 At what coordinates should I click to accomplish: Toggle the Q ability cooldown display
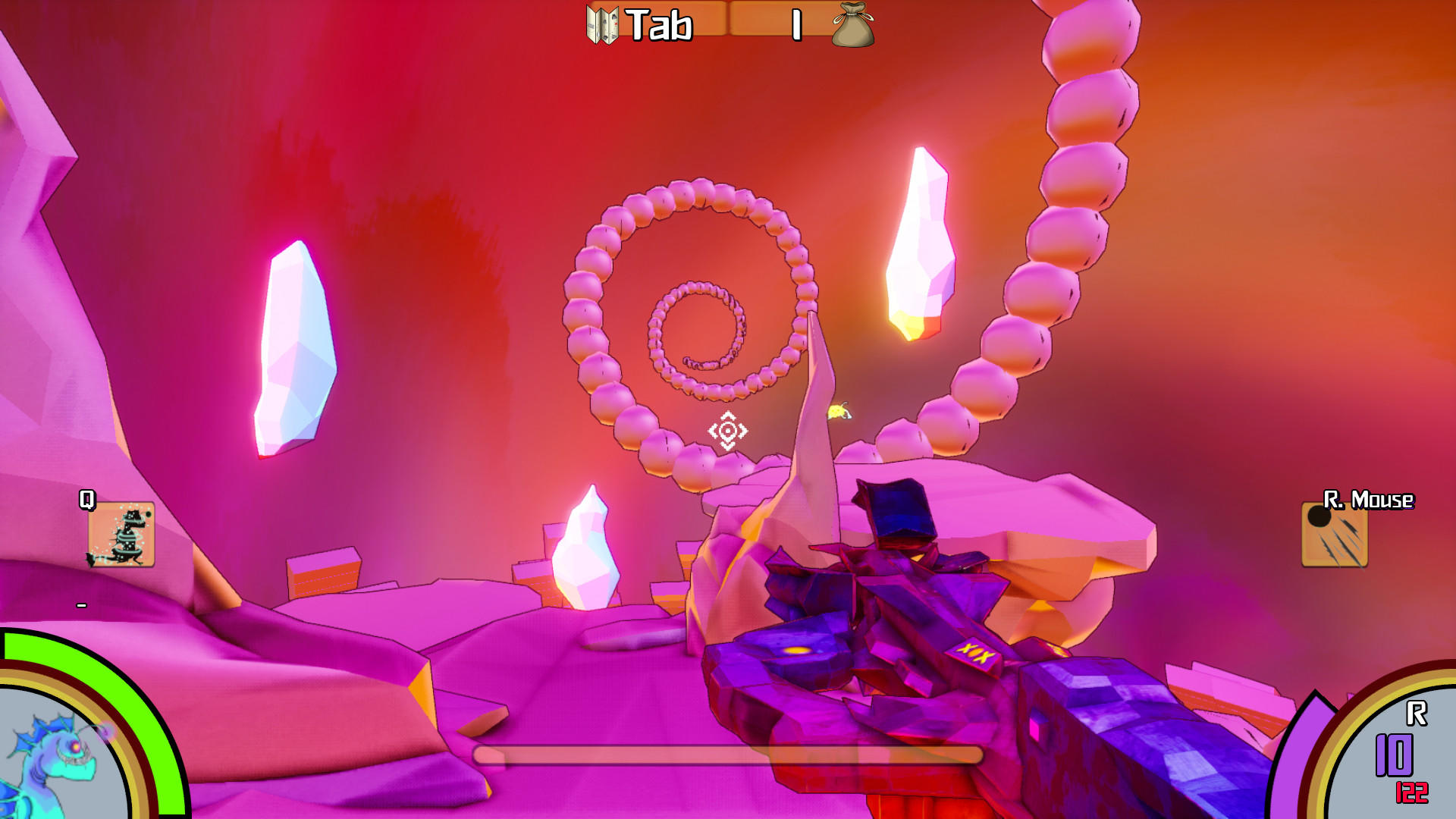(81, 607)
